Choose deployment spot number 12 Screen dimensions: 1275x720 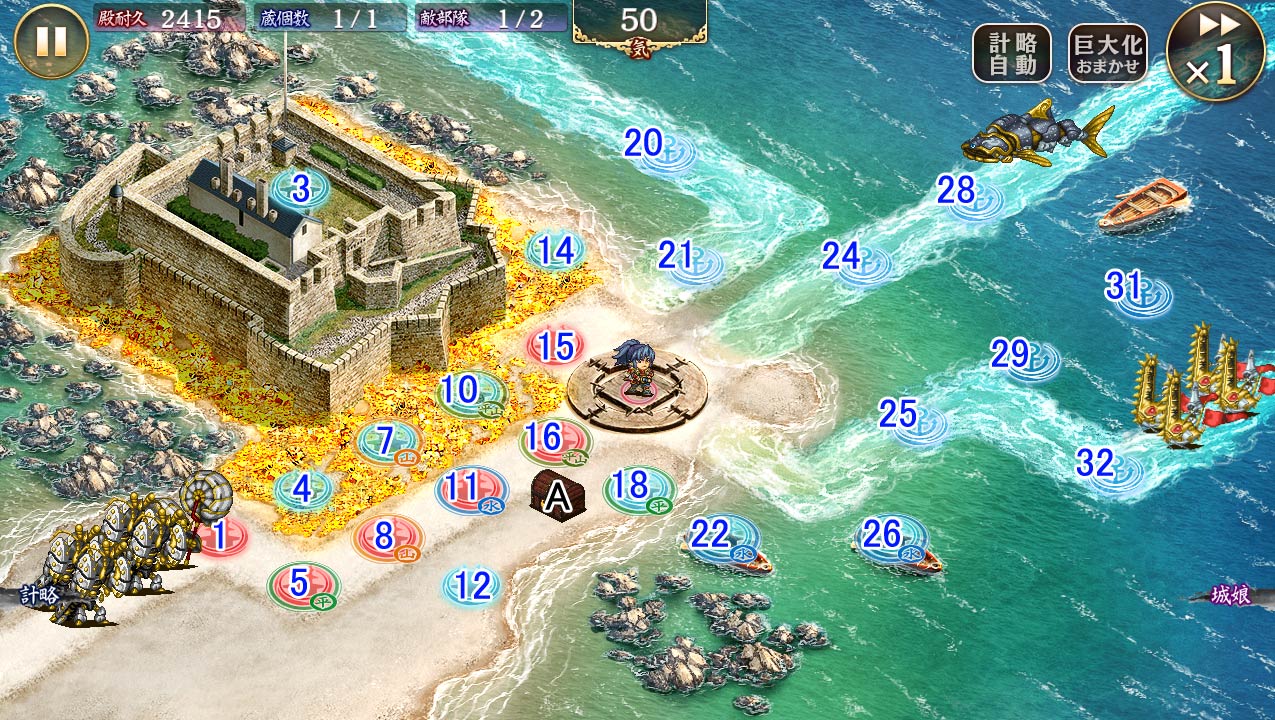click(472, 586)
